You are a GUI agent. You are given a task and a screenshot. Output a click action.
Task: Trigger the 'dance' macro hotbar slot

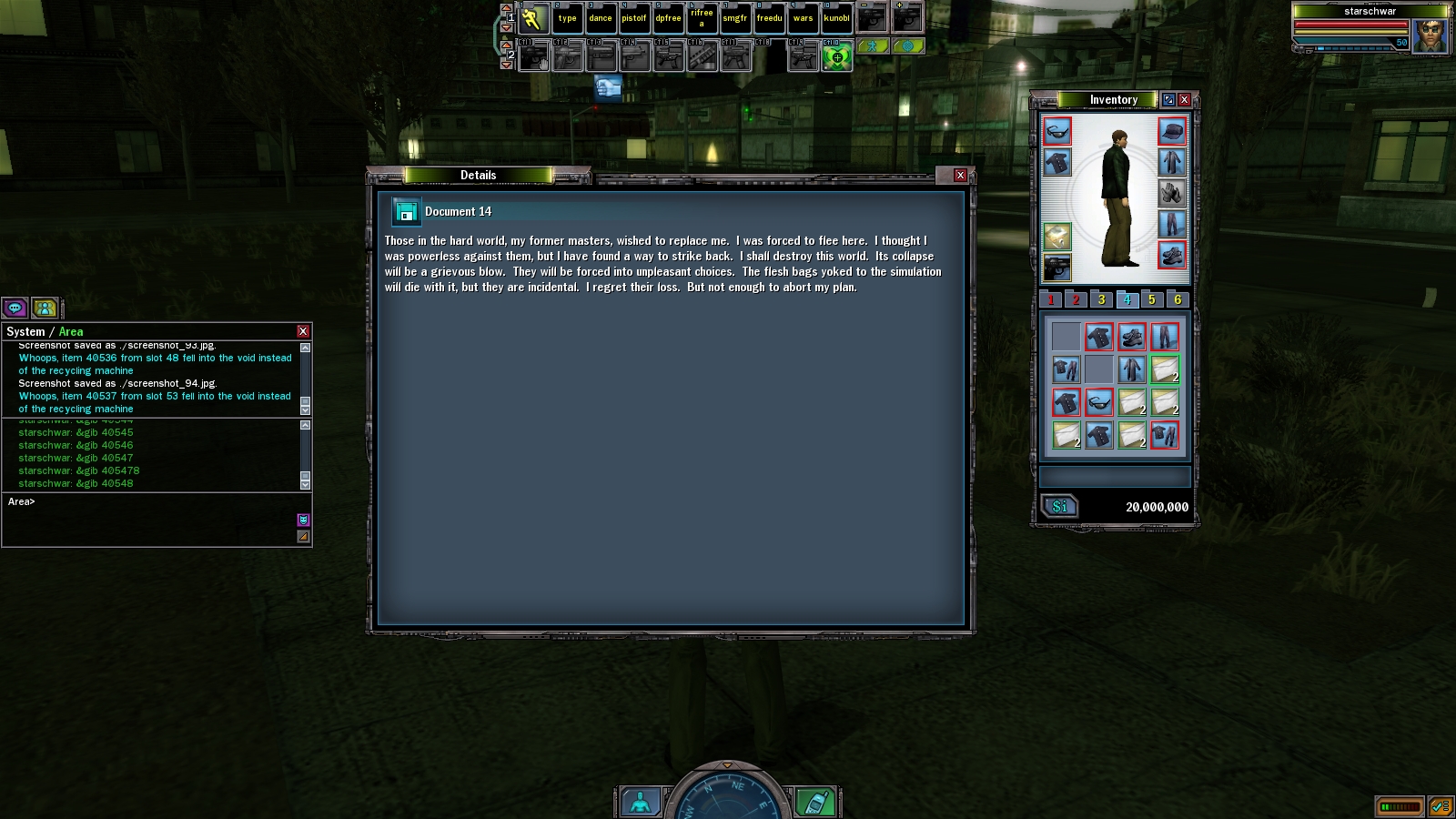(x=601, y=18)
